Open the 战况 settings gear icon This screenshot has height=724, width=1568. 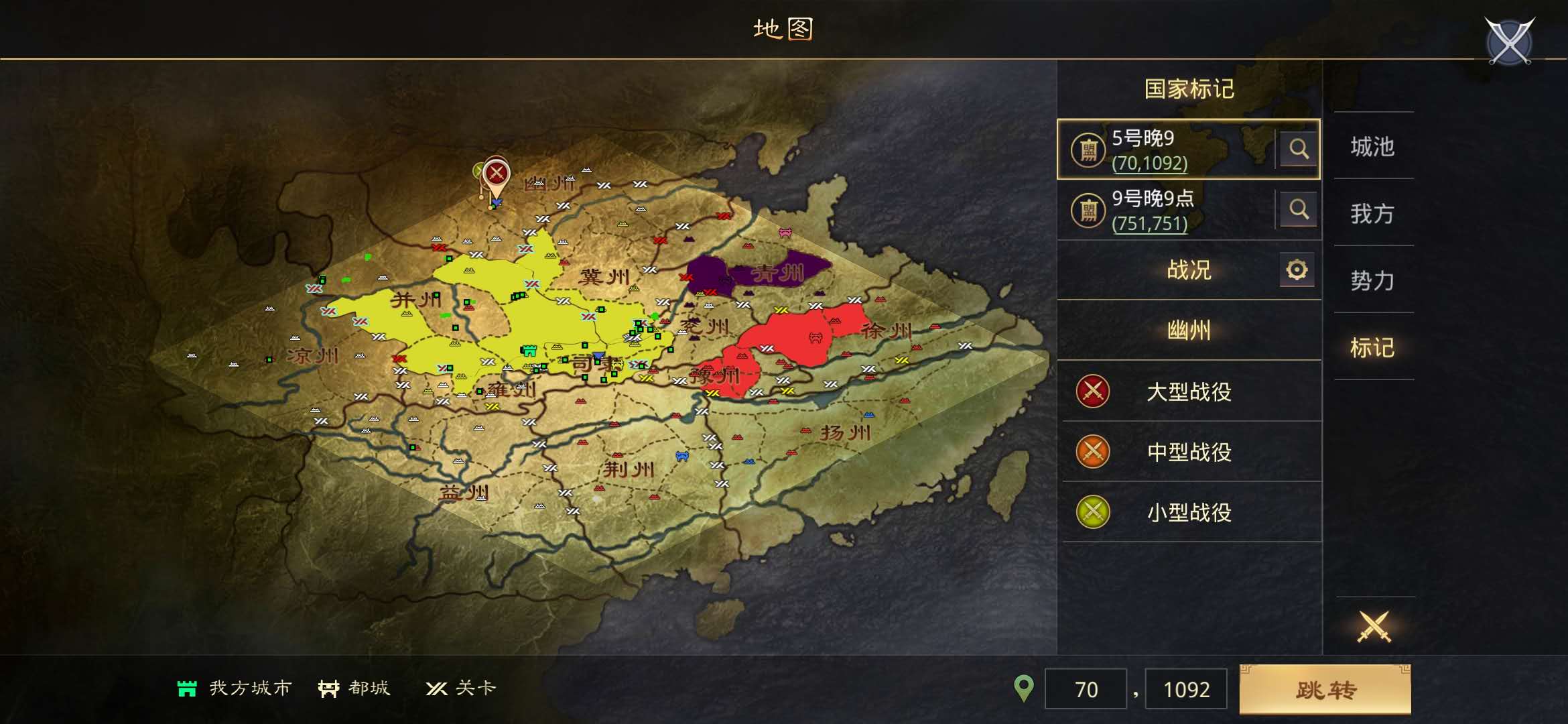1297,270
